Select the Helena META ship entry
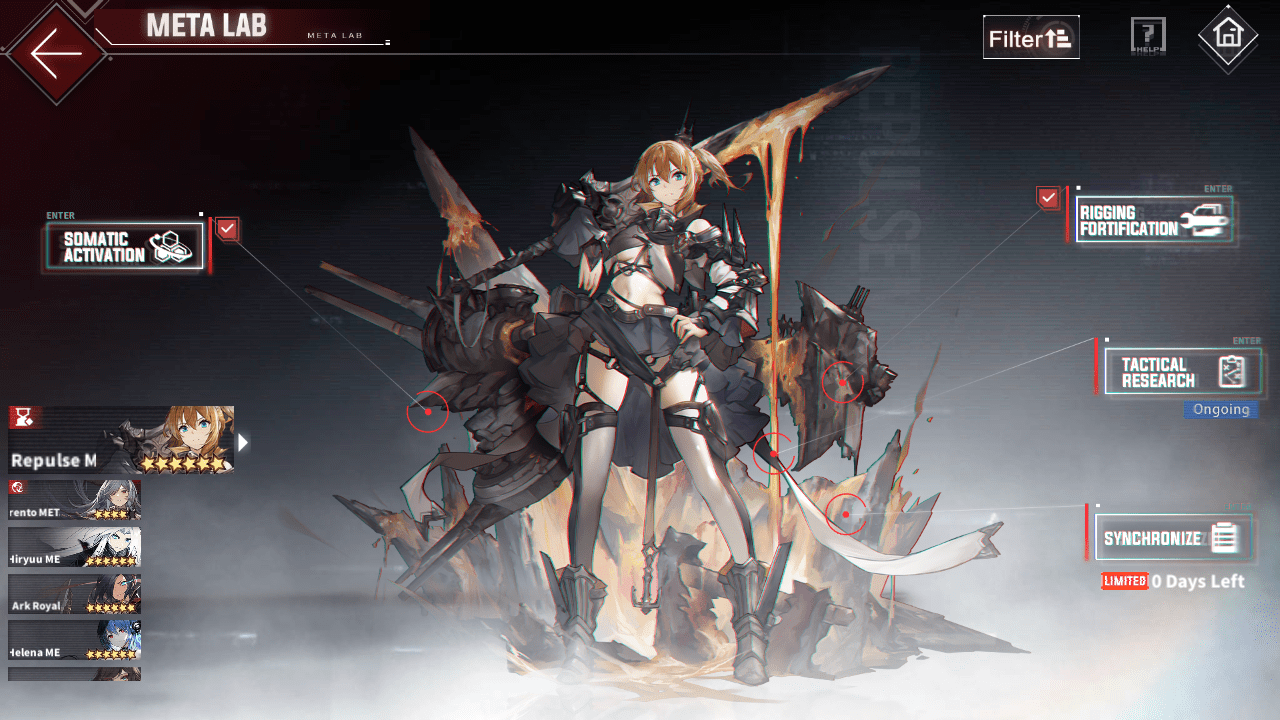Image resolution: width=1280 pixels, height=720 pixels. coord(74,639)
